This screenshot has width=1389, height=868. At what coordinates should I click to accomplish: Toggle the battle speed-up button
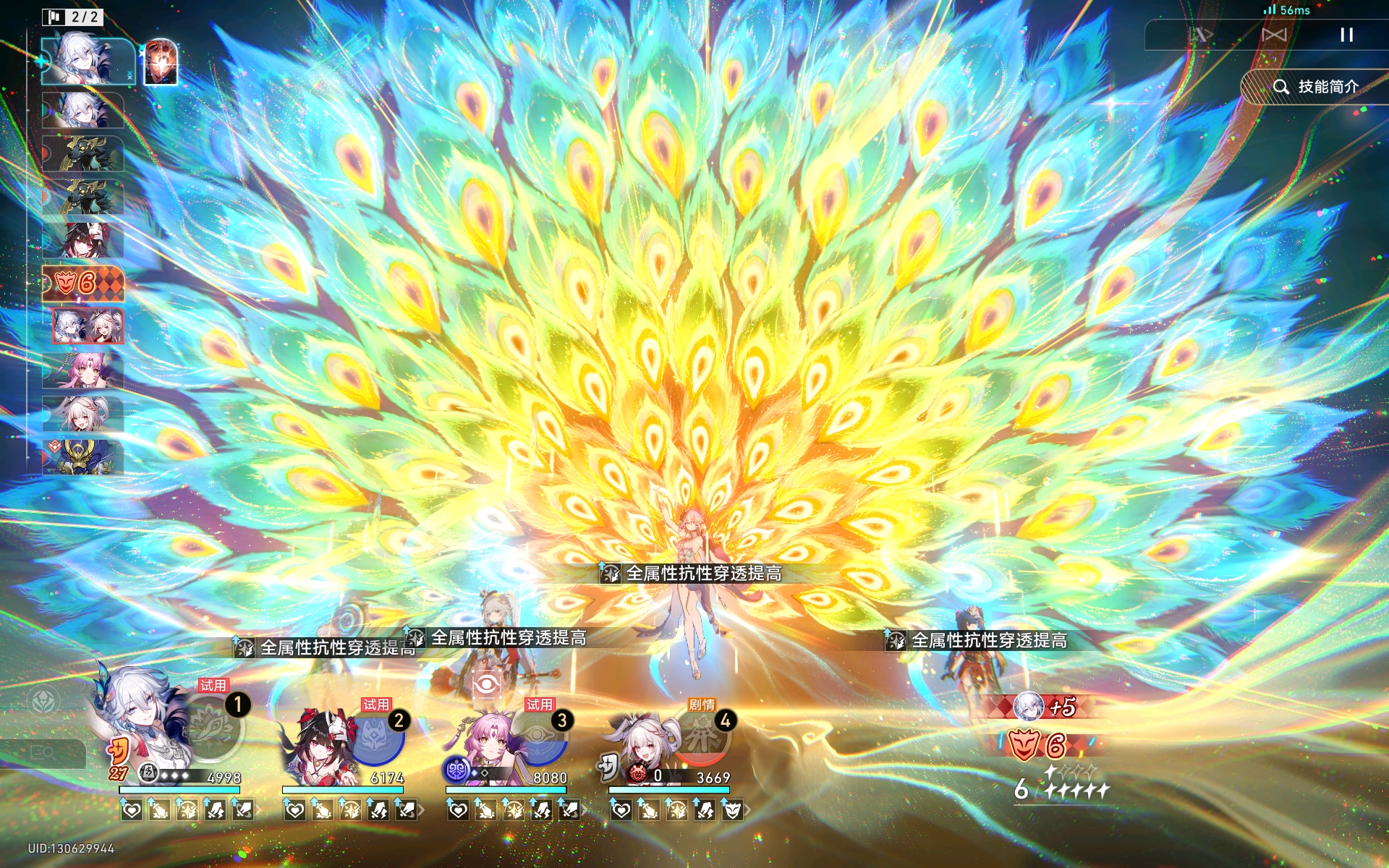1202,35
